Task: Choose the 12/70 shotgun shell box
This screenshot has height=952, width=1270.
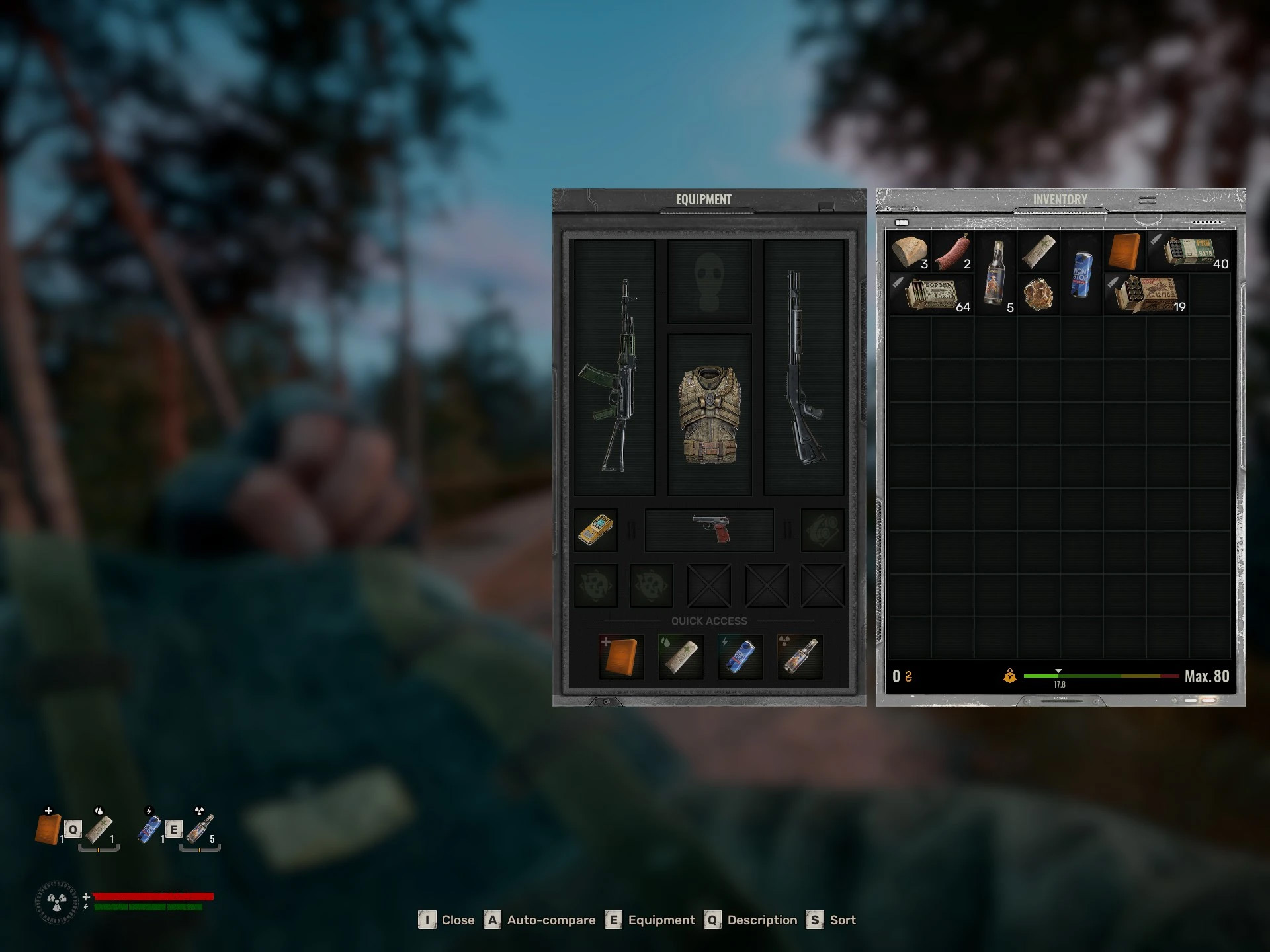Action: click(1146, 294)
